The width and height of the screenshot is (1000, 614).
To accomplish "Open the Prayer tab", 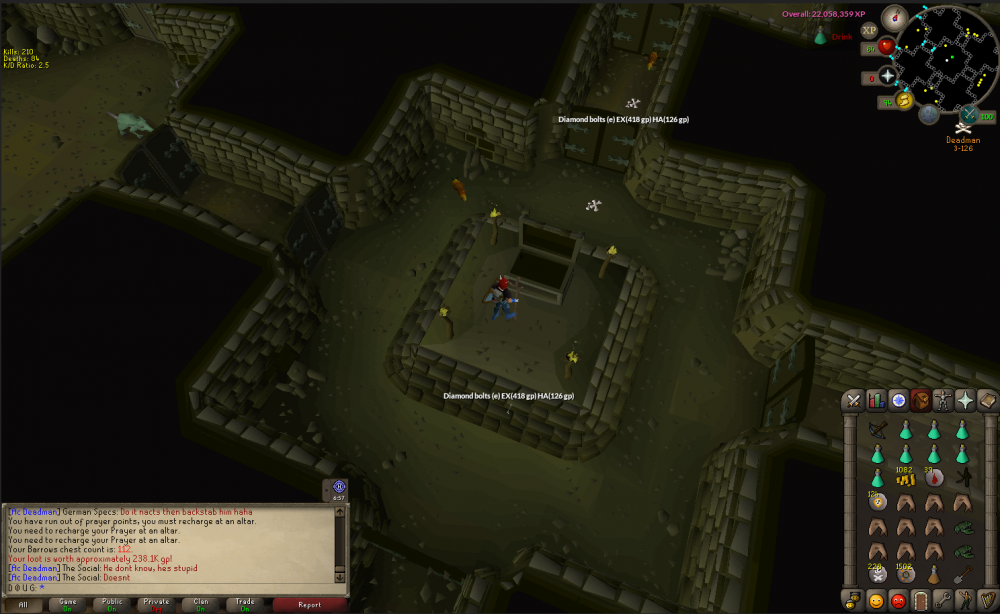I will pos(965,400).
